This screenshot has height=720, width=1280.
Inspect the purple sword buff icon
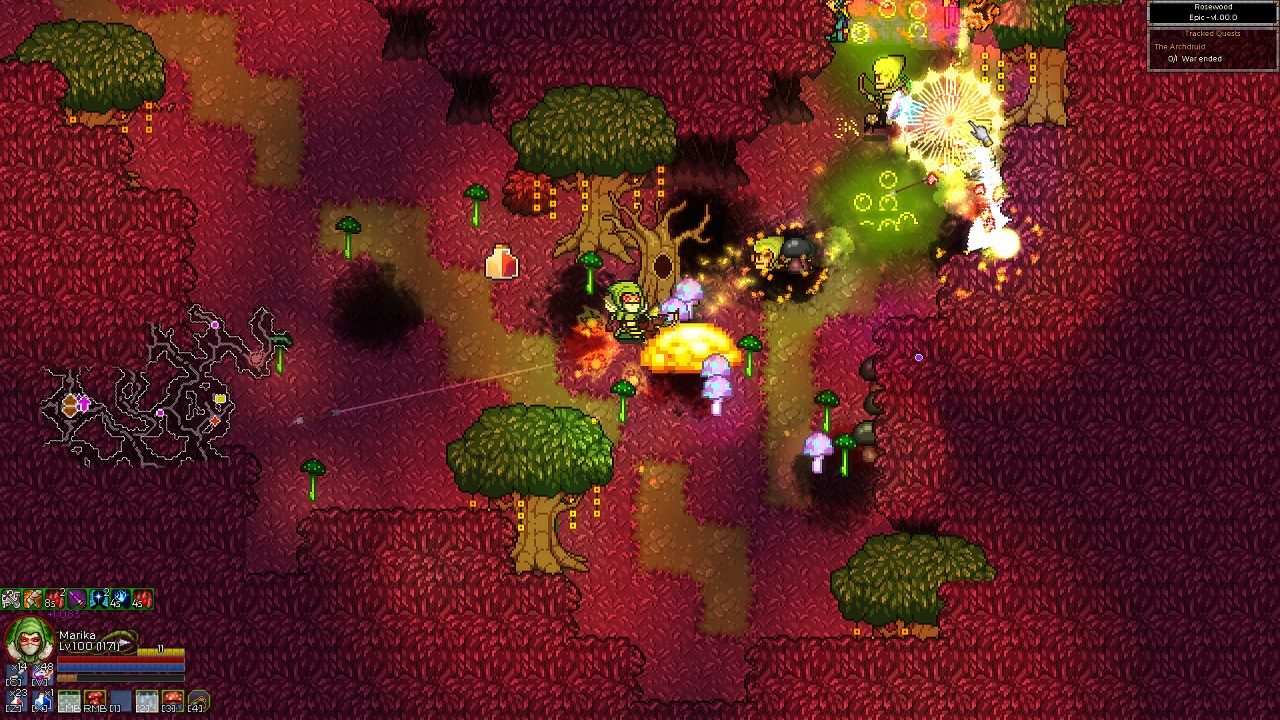77,599
